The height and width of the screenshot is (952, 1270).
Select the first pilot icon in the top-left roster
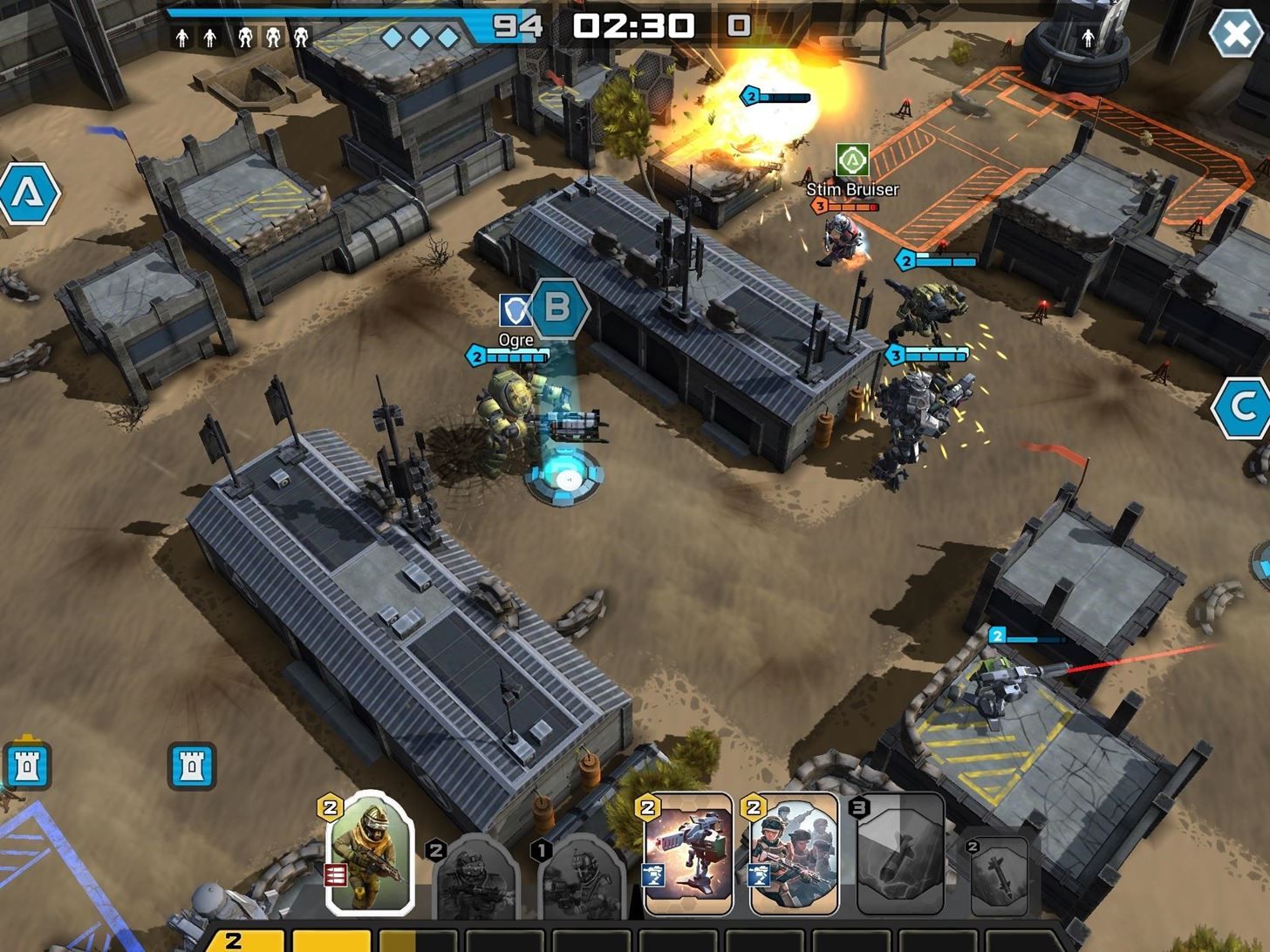tap(183, 37)
